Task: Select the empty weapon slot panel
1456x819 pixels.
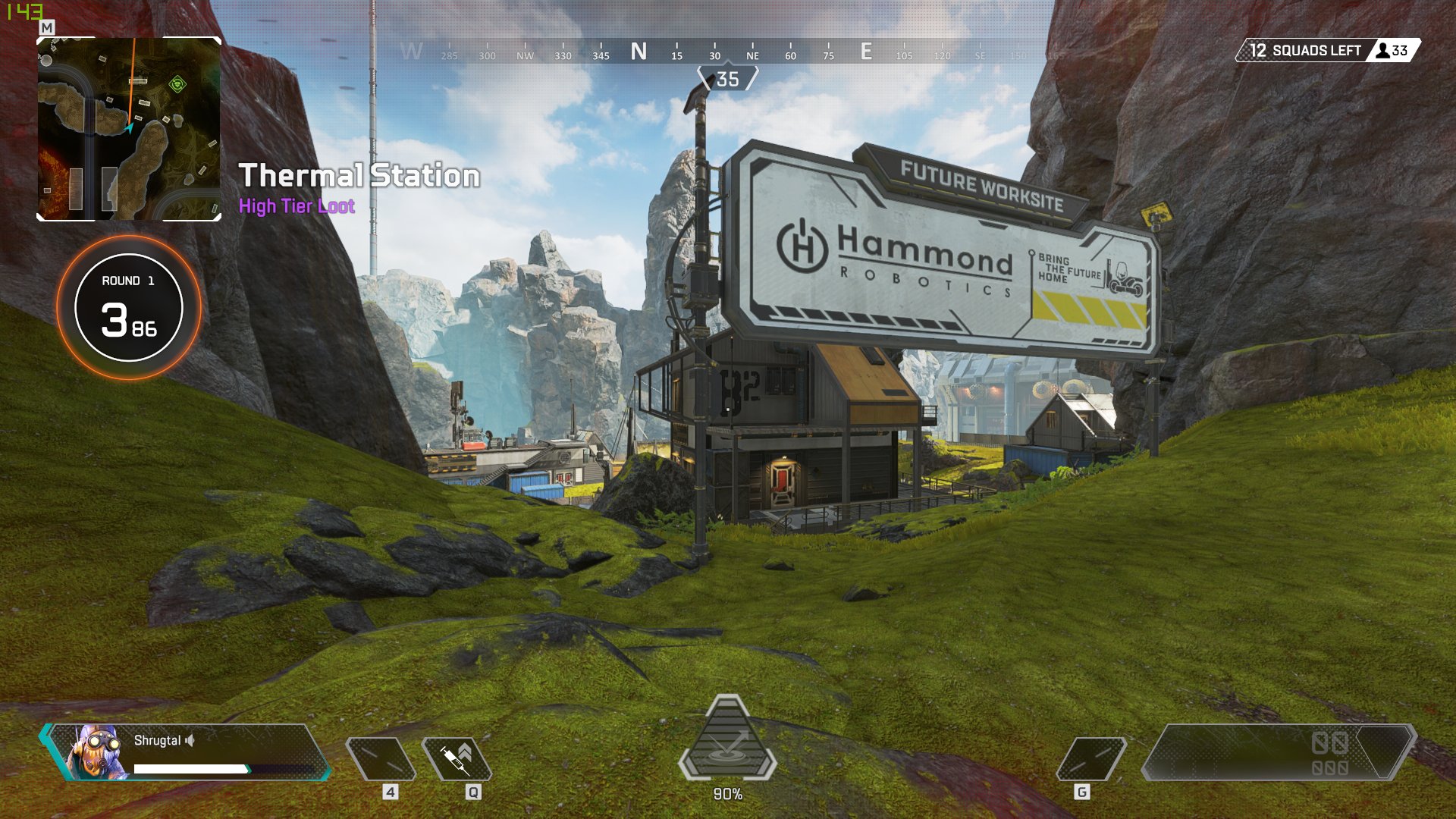Action: pos(1279,752)
